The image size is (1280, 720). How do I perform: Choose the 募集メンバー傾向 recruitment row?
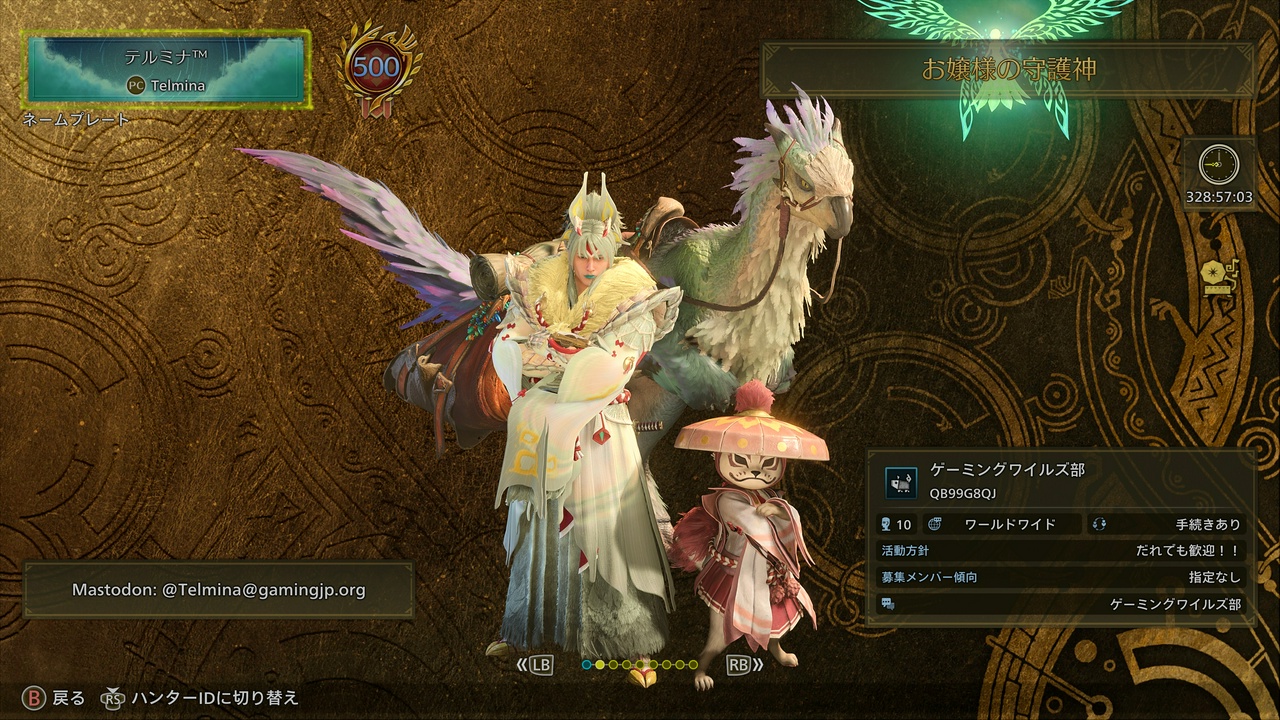(1060, 577)
